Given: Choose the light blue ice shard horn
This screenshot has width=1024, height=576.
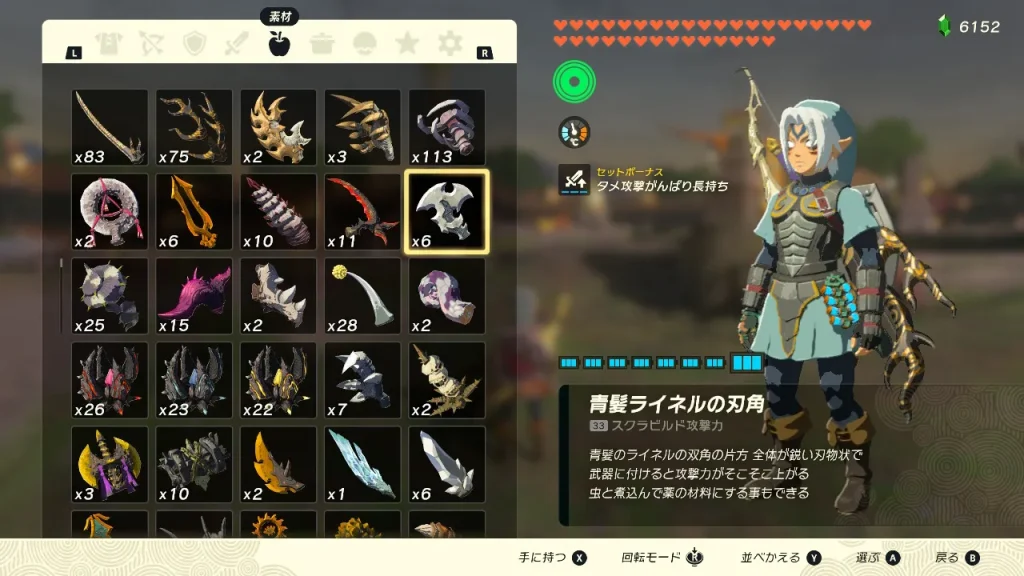Looking at the screenshot, I should (362, 464).
